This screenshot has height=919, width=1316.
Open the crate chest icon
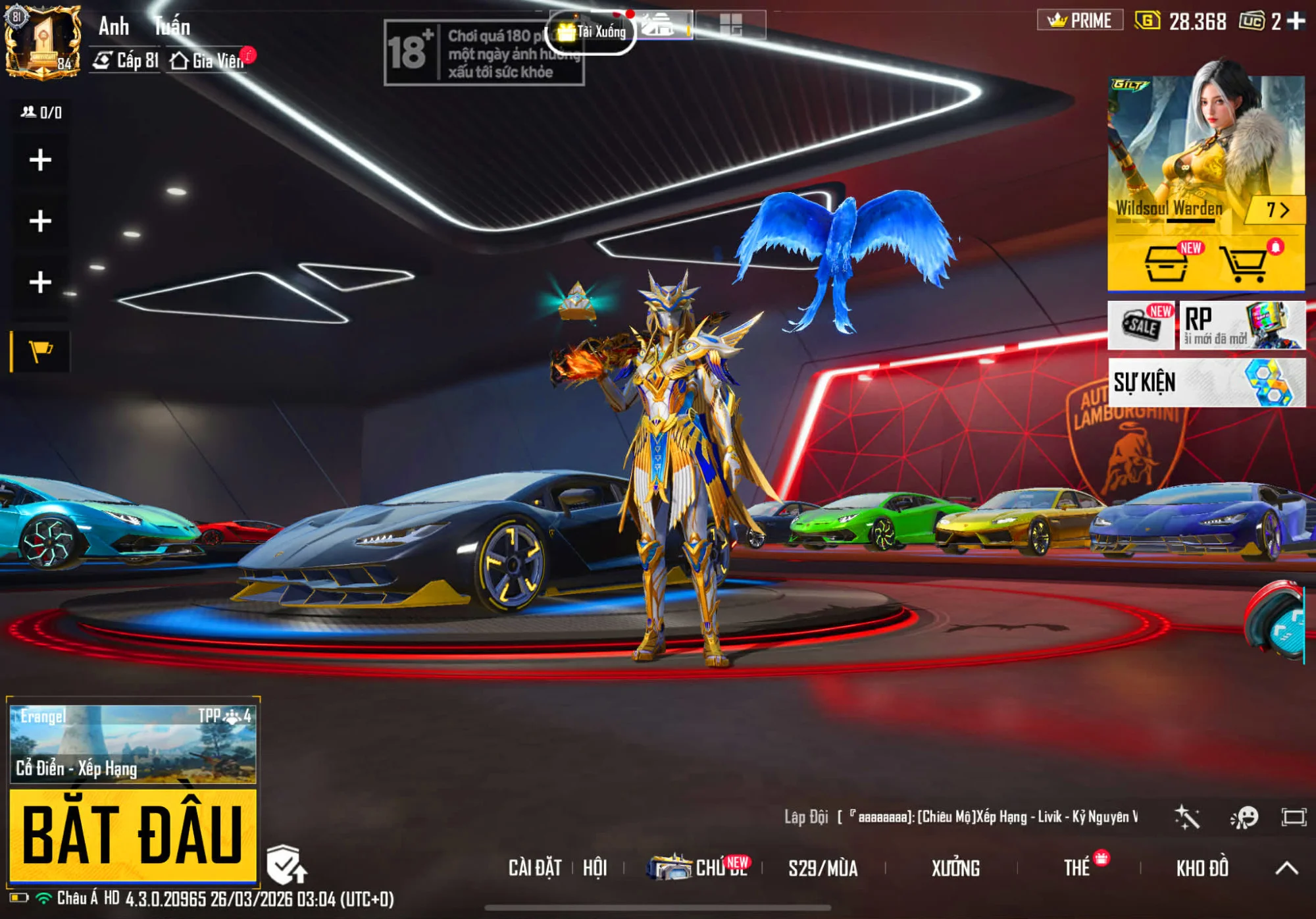coord(1166,263)
